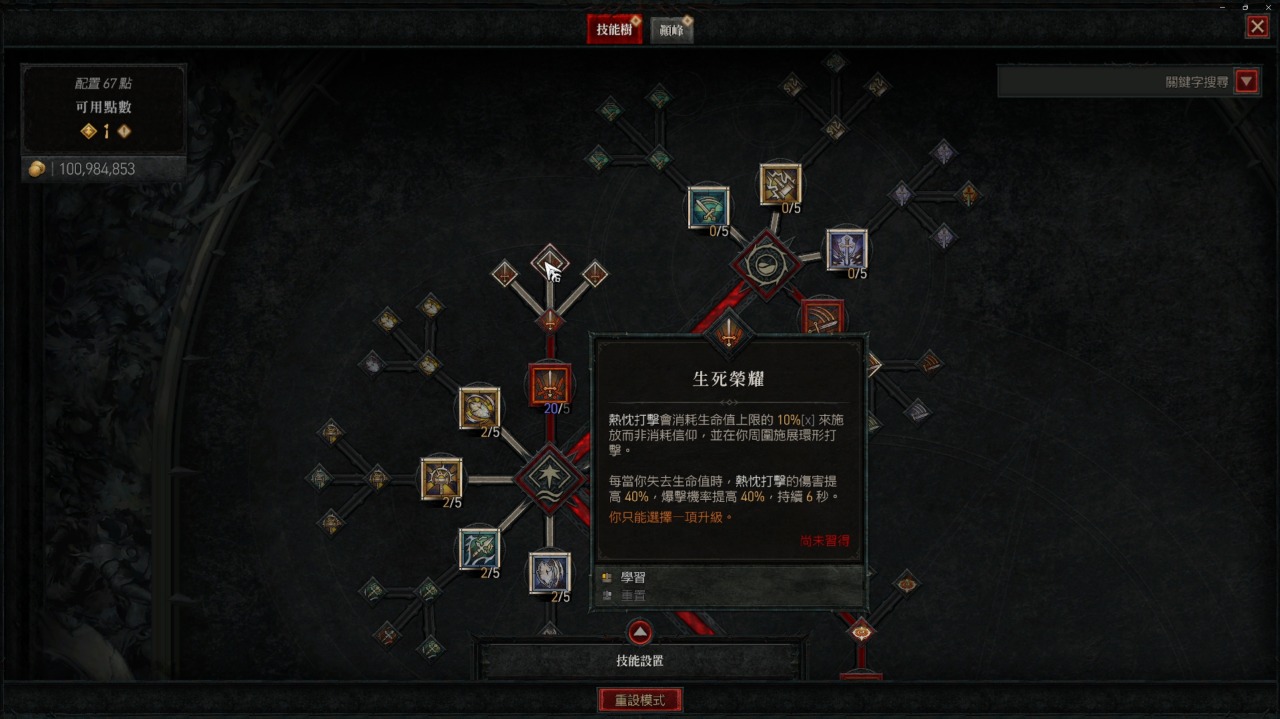Viewport: 1280px width, 719px height.
Task: Click the 關鍵字搜尋 keyword search field
Action: coord(1115,82)
